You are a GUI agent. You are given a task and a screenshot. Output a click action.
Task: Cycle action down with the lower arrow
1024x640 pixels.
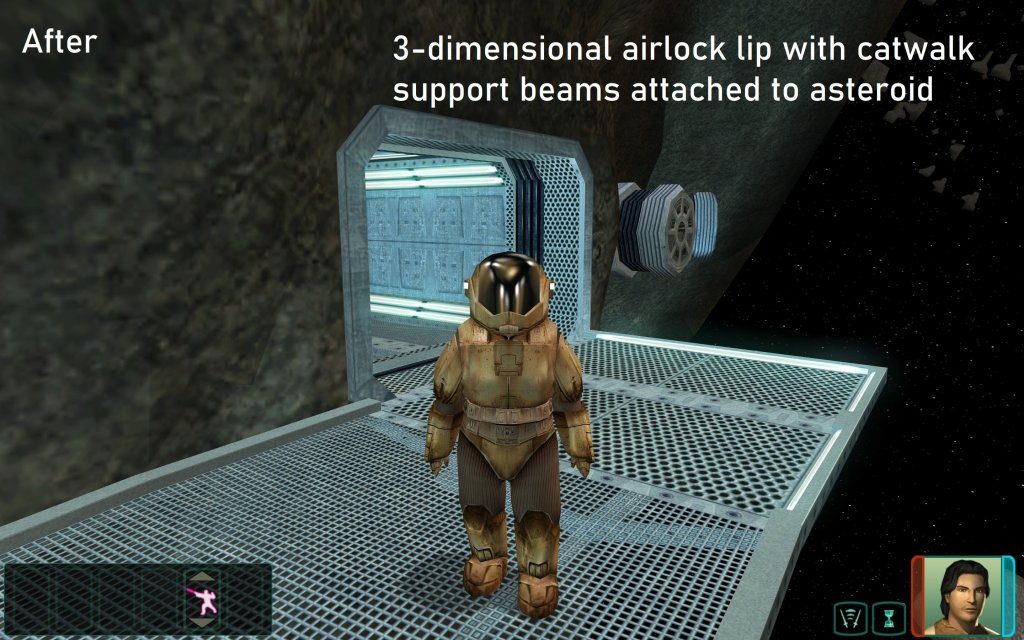pyautogui.click(x=200, y=622)
